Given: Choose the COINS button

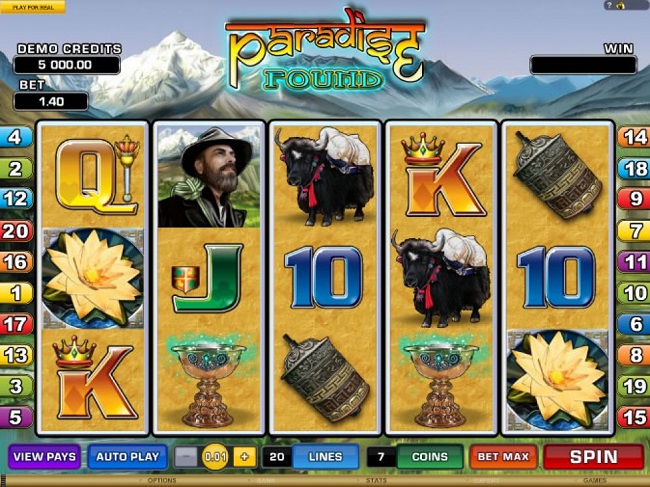Looking at the screenshot, I should [x=430, y=457].
